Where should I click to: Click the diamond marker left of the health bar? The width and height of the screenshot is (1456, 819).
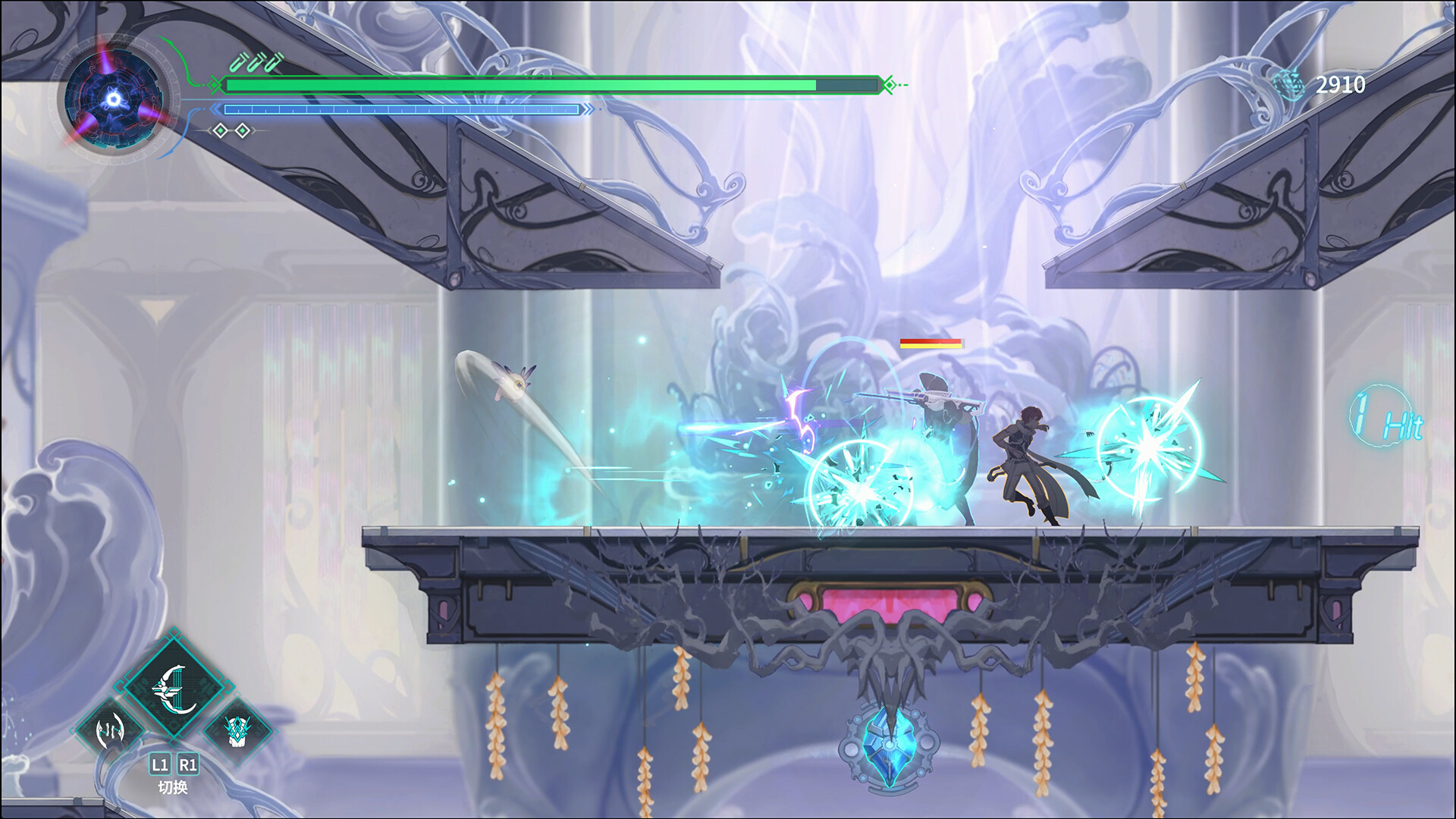click(x=213, y=85)
